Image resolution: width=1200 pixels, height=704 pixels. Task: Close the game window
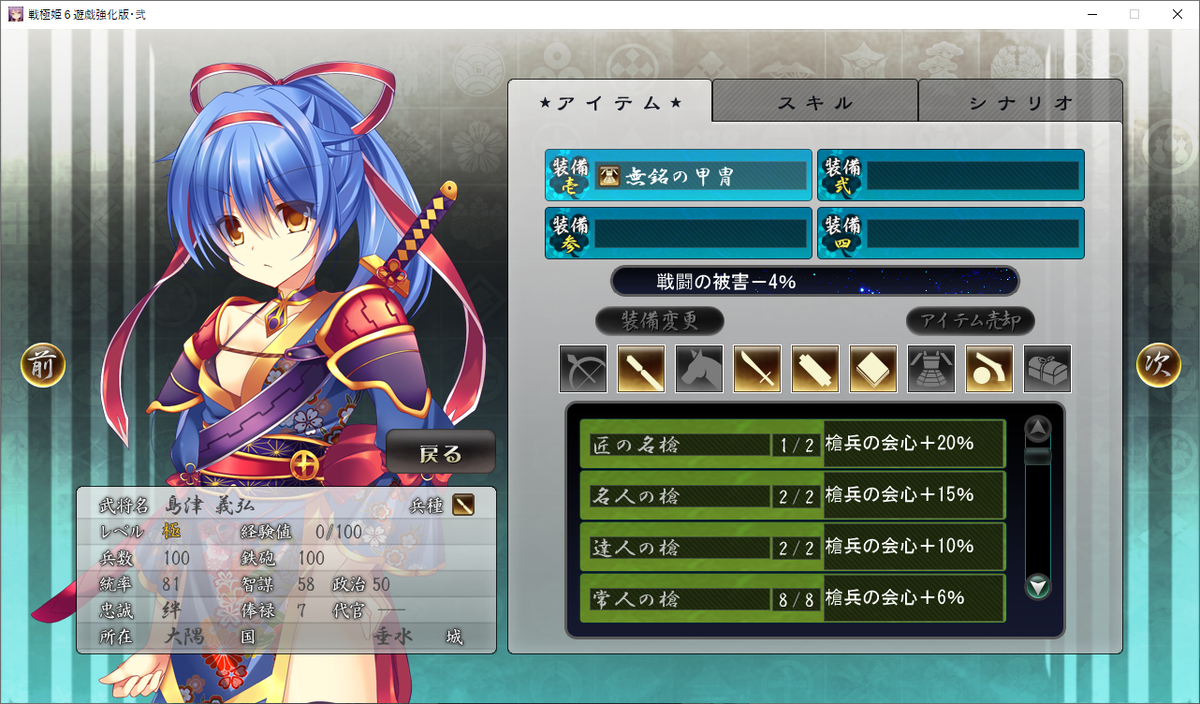click(1175, 14)
